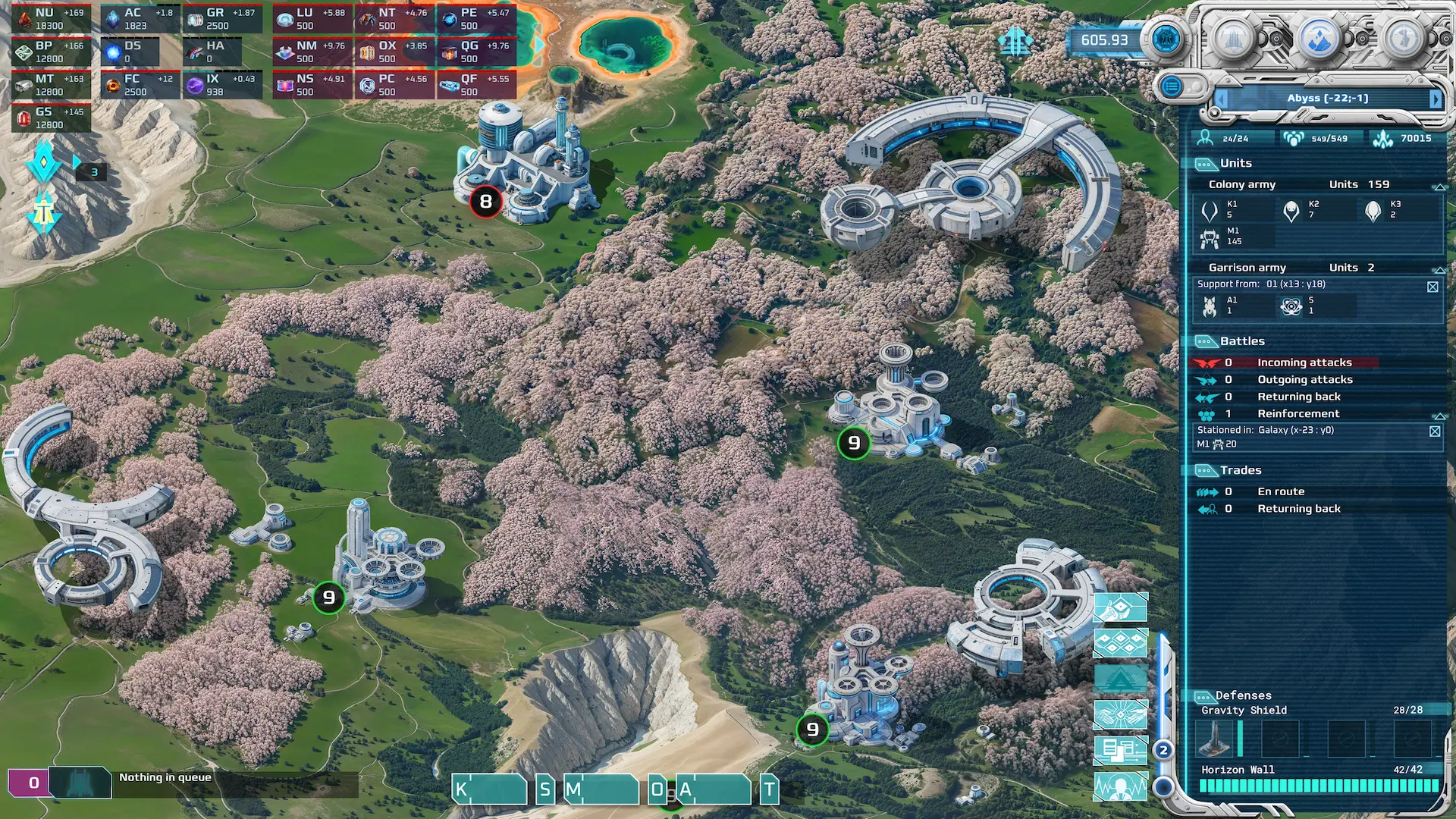The image size is (1456, 819).
Task: Open the diplomacy handshake icon in right sidebar
Action: [x=1120, y=713]
